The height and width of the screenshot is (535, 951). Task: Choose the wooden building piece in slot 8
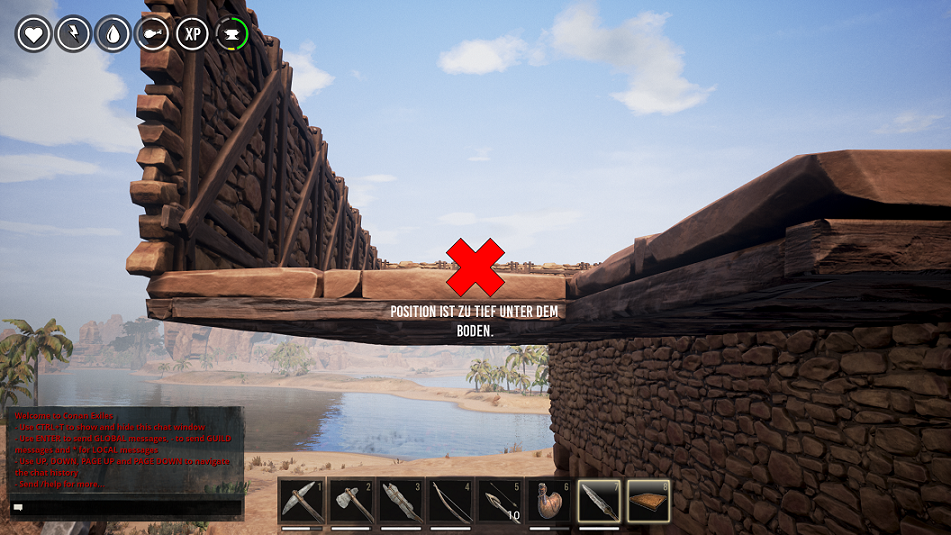[648, 500]
